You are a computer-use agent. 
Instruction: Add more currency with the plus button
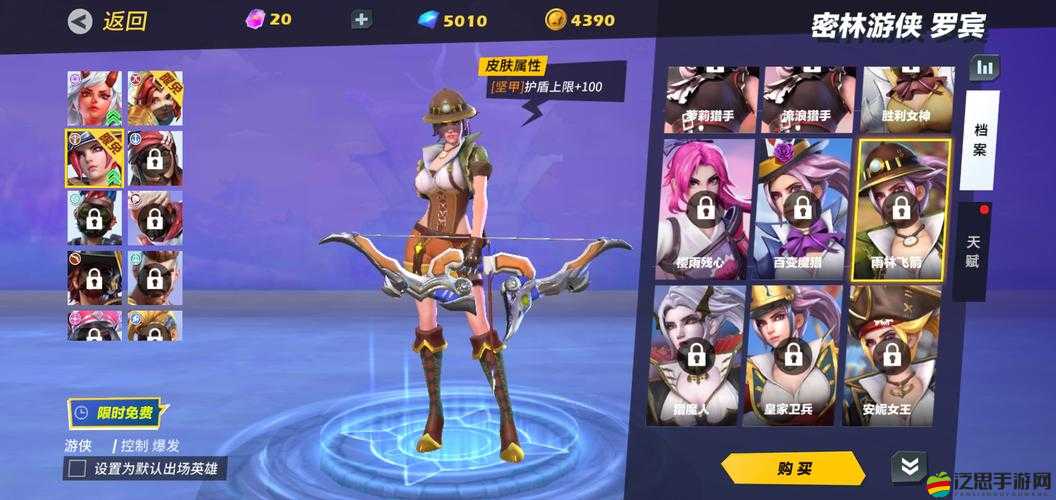click(362, 20)
